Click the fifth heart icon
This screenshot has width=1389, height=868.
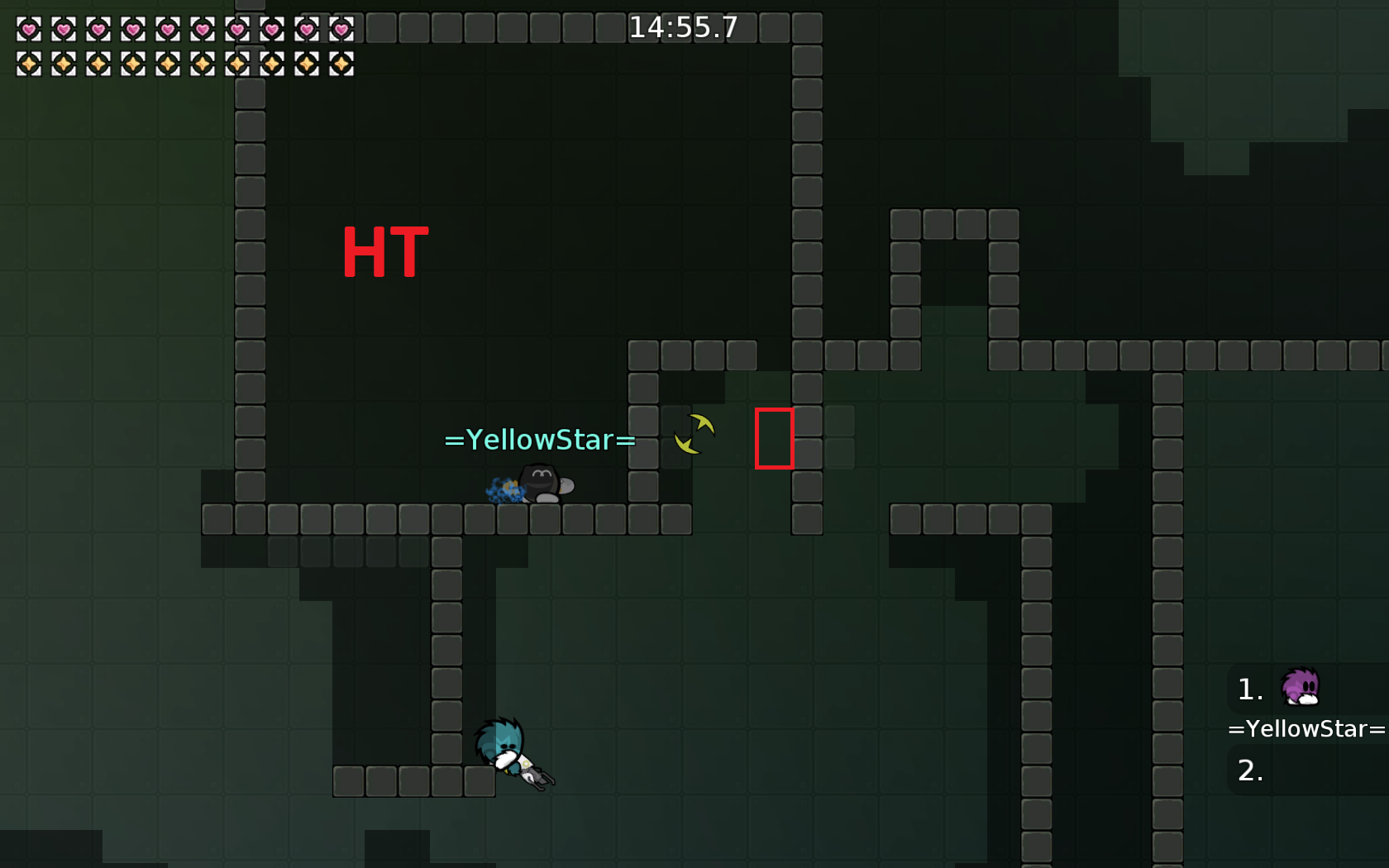(168, 29)
